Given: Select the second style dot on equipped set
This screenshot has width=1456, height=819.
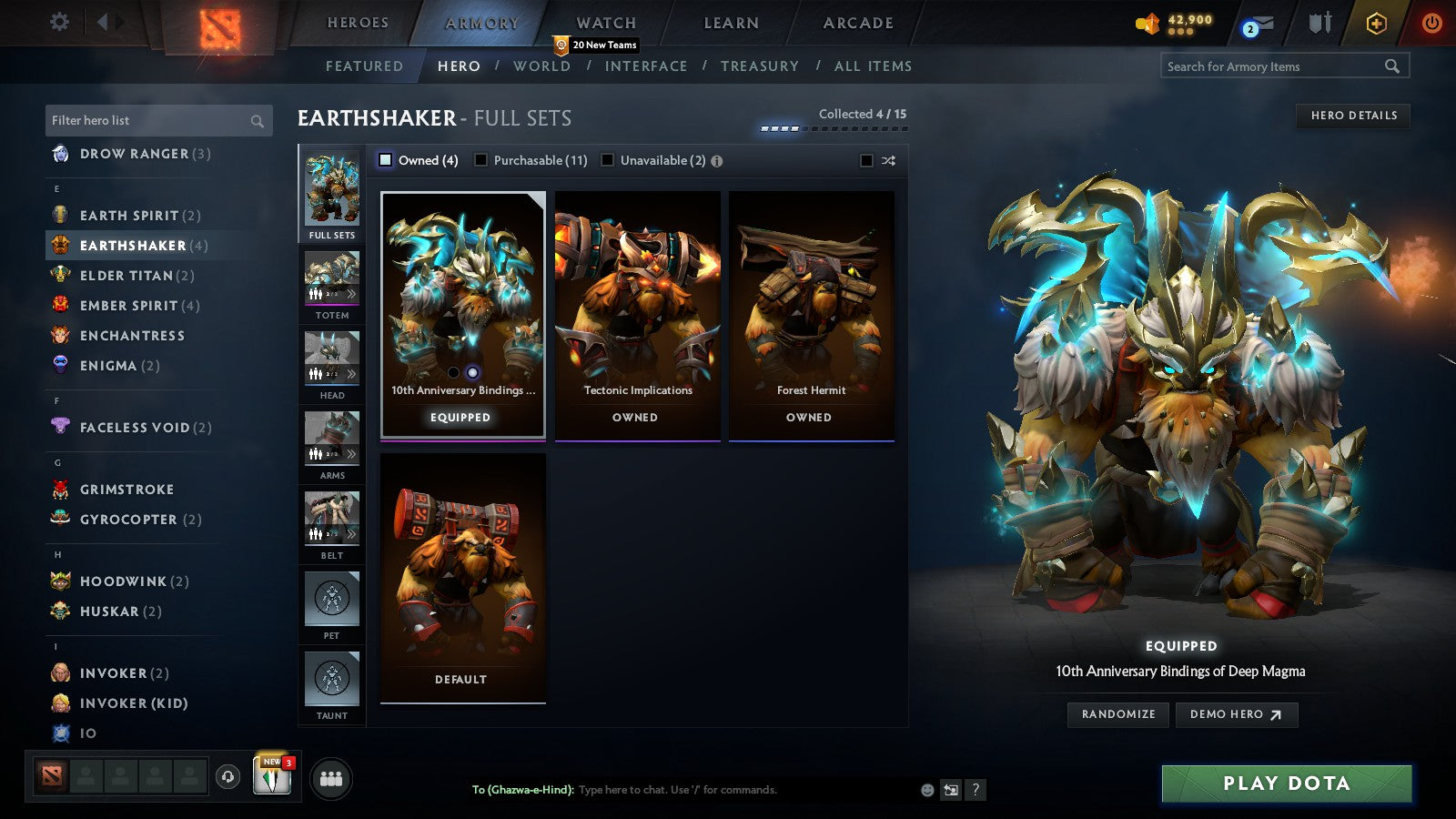Looking at the screenshot, I should 471,371.
